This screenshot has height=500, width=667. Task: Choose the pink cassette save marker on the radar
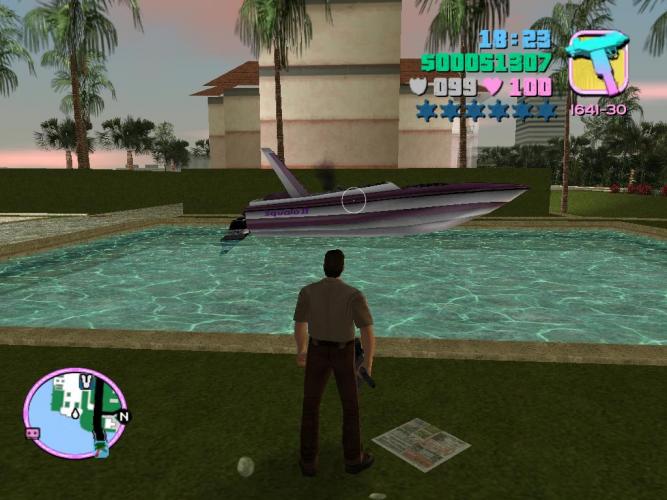pos(31,432)
